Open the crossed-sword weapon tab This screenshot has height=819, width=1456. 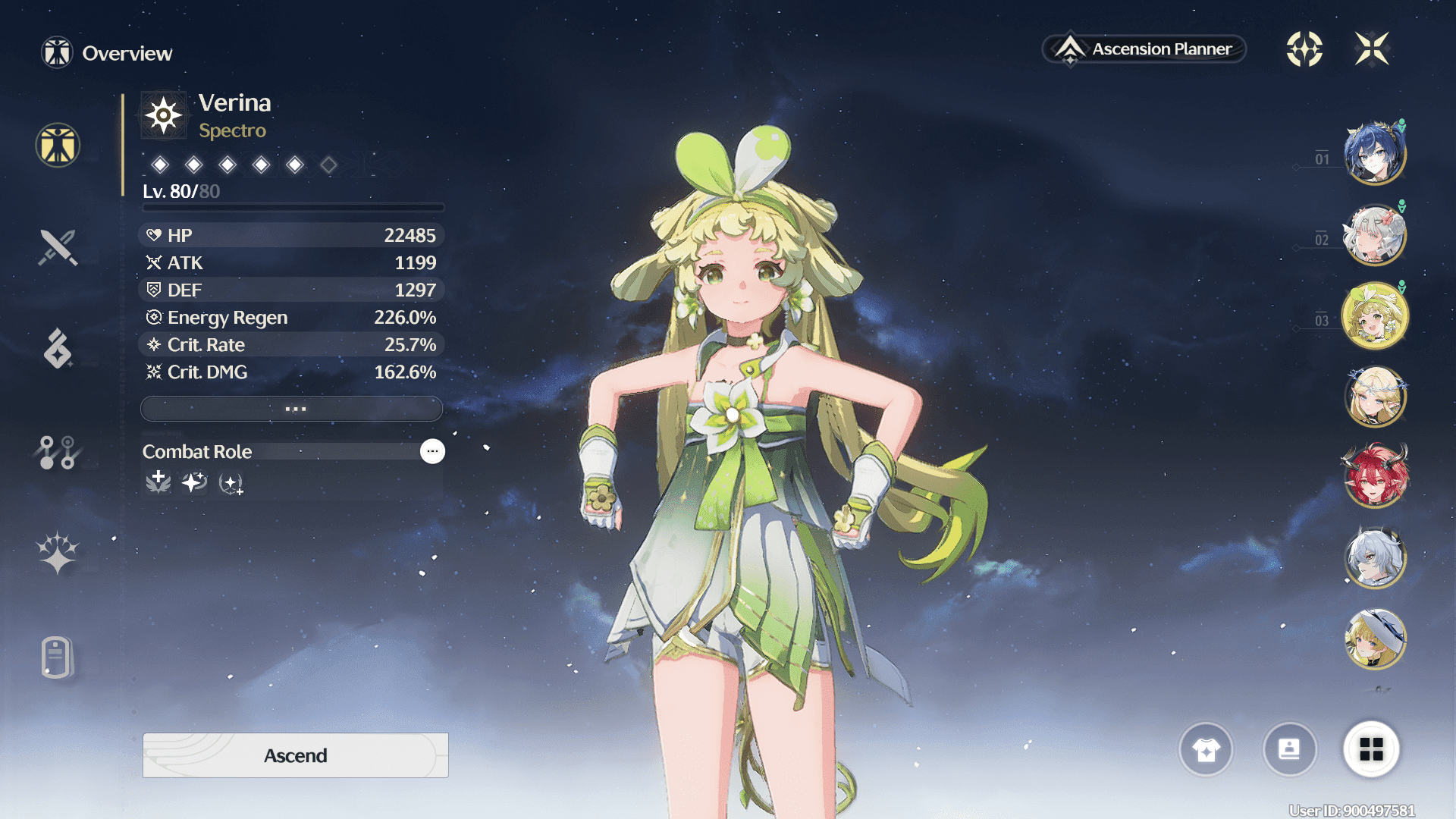(x=58, y=247)
